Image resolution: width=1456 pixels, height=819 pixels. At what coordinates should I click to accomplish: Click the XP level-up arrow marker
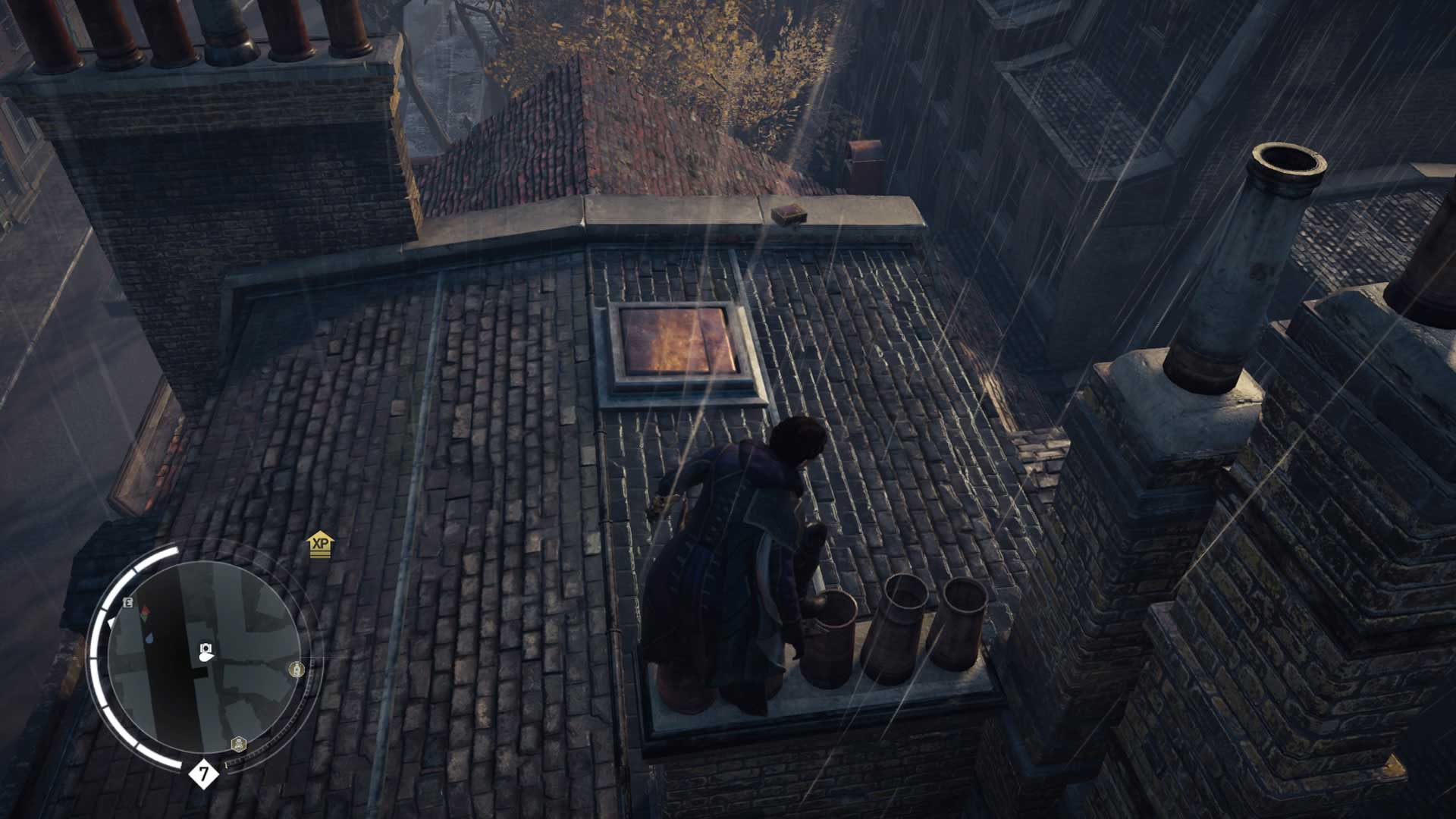click(319, 547)
